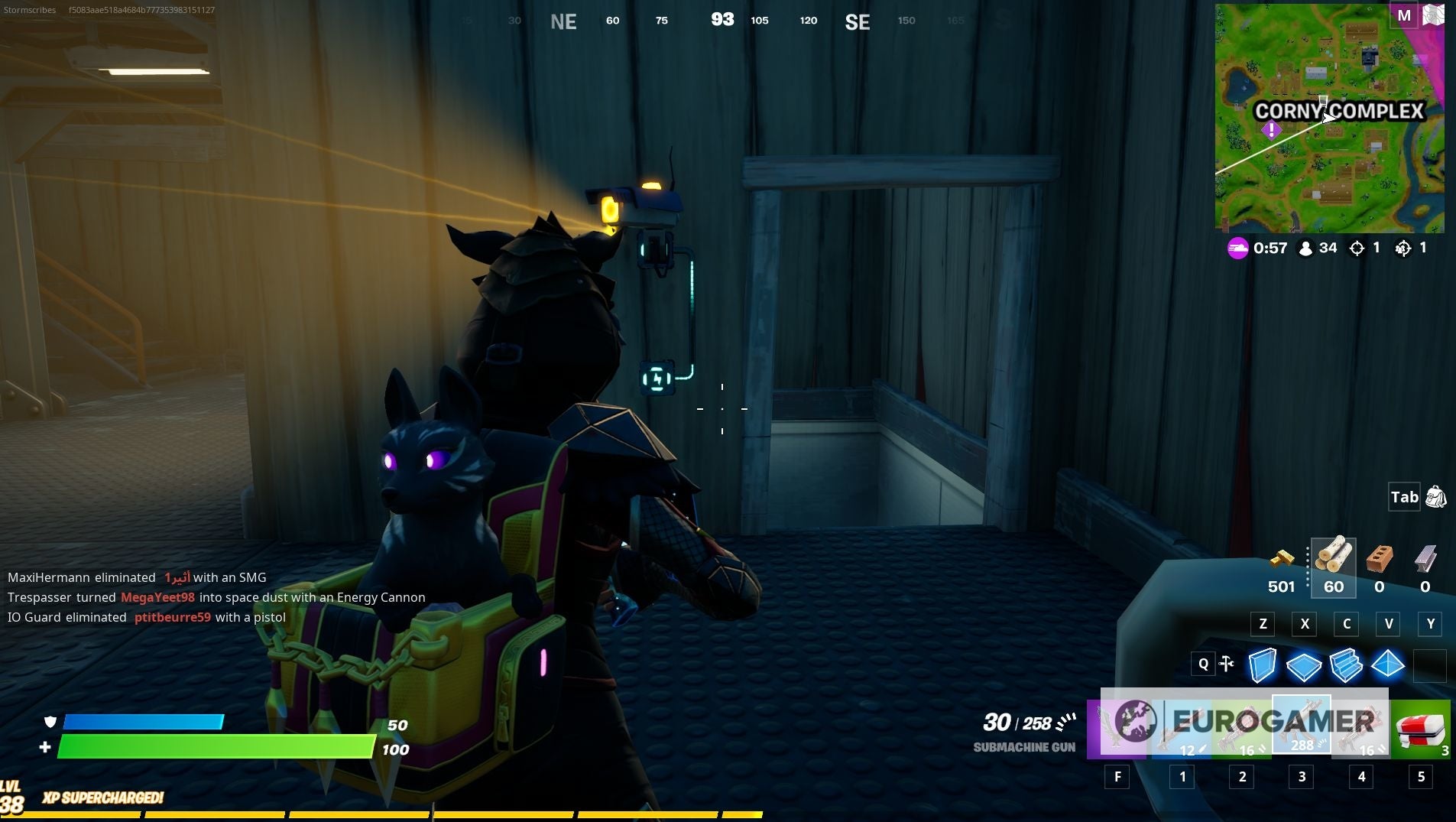Select the equipped SMG in slot 3
The height and width of the screenshot is (822, 1456).
(1299, 723)
